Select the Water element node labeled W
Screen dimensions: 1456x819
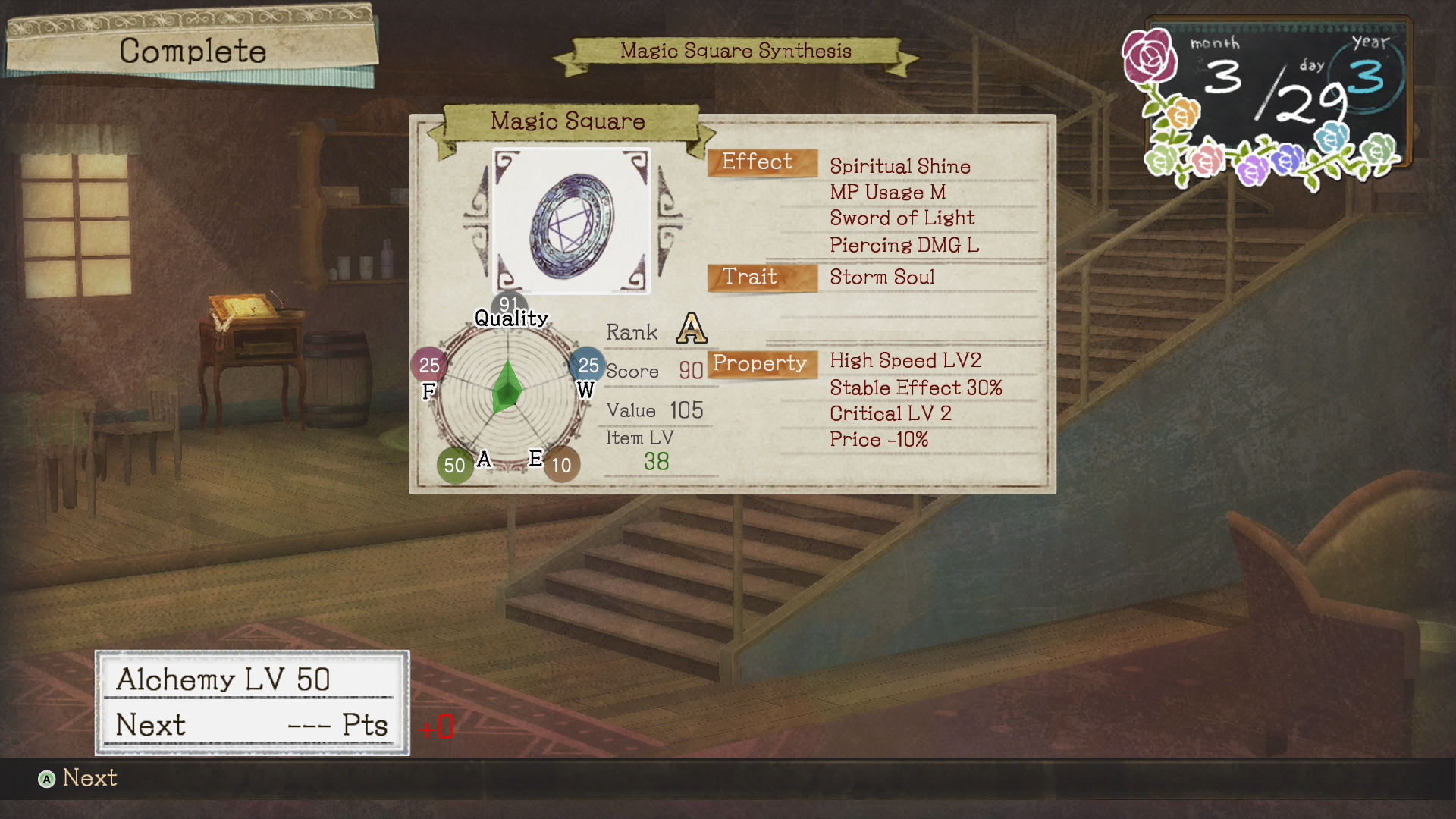click(587, 365)
